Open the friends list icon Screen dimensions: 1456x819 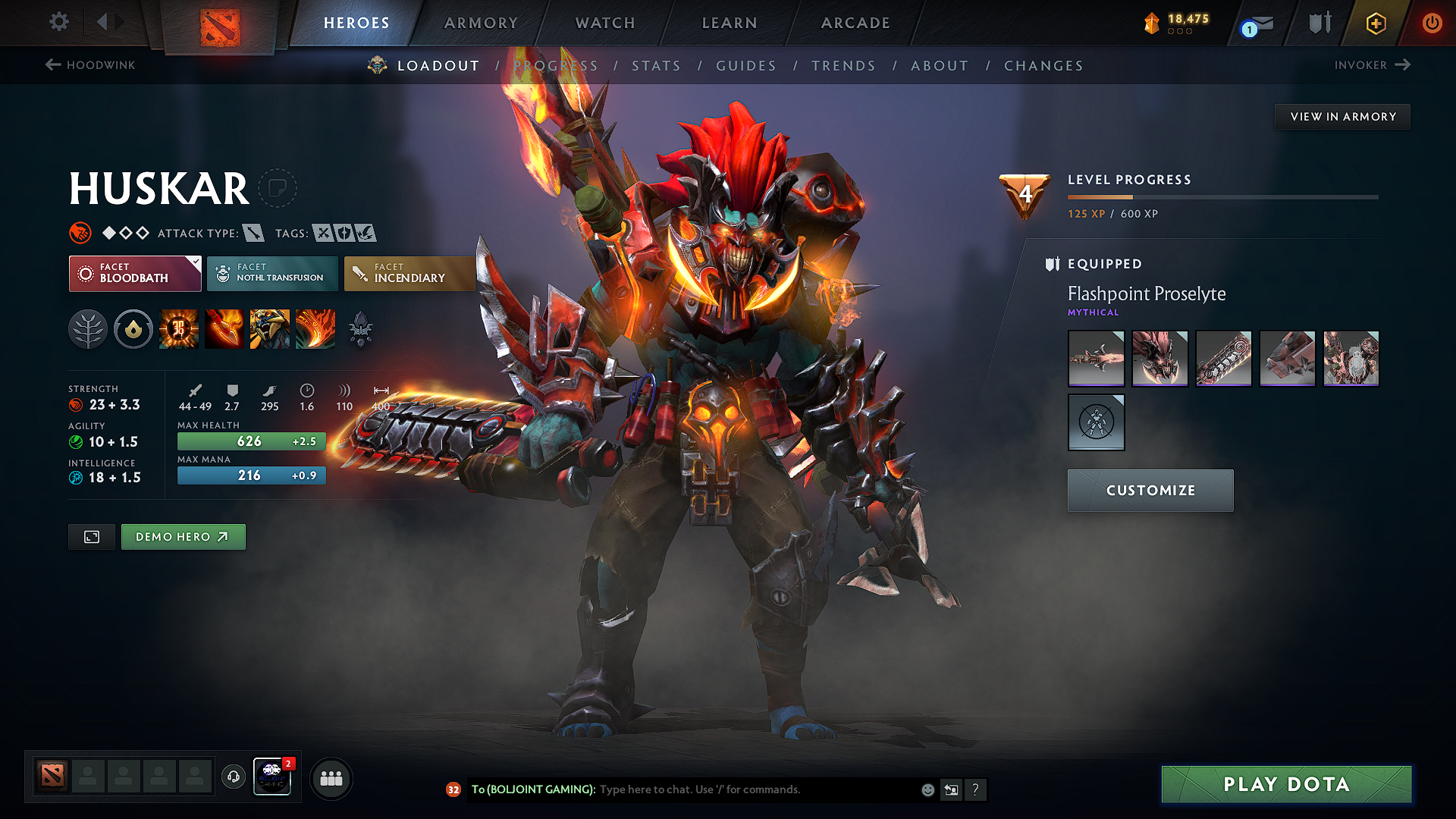[x=331, y=777]
